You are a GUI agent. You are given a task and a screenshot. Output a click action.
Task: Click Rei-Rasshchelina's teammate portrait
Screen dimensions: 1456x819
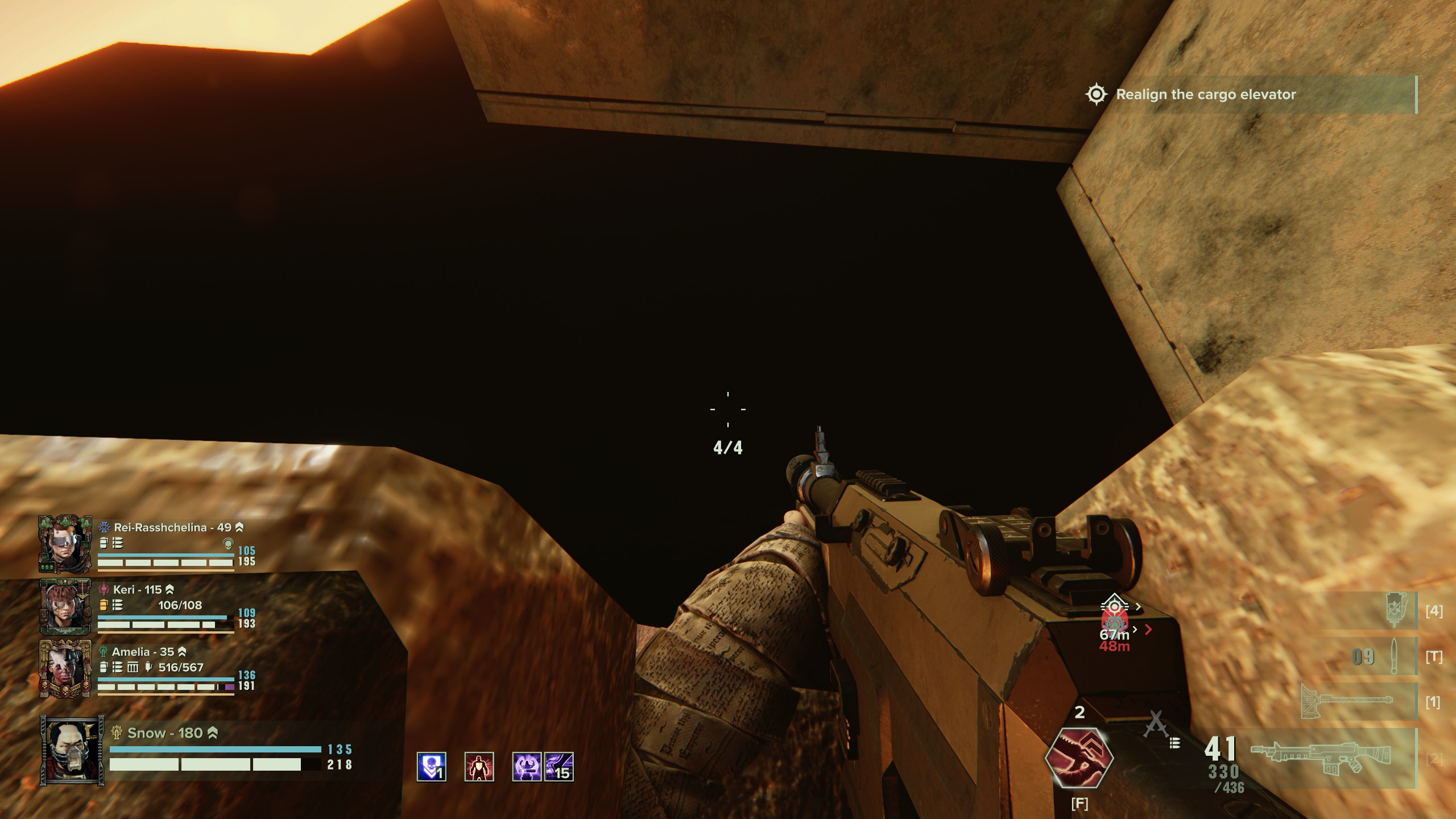click(x=65, y=544)
